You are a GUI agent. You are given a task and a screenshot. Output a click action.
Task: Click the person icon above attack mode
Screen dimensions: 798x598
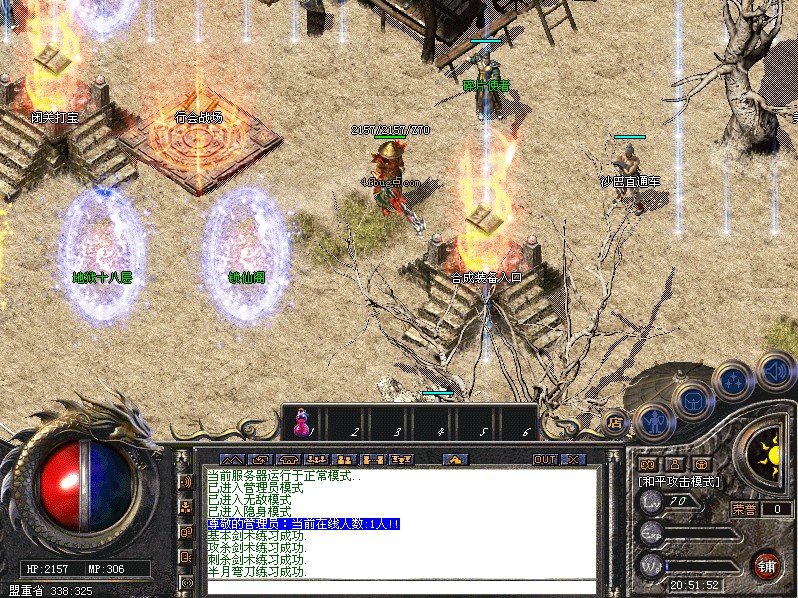pyautogui.click(x=674, y=464)
